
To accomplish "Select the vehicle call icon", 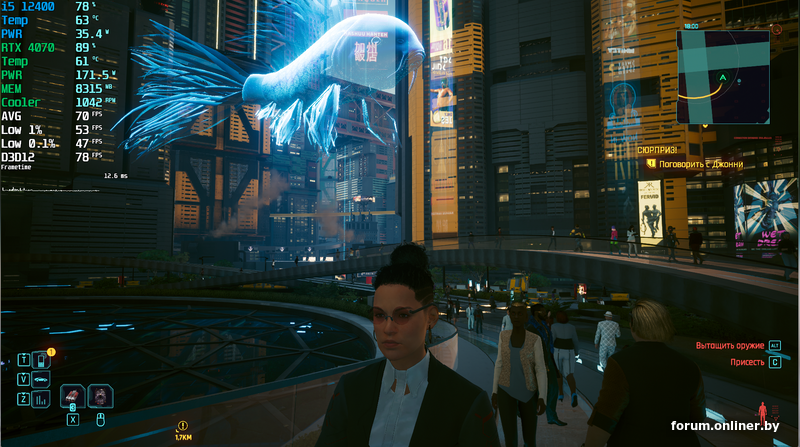I will tap(41, 379).
